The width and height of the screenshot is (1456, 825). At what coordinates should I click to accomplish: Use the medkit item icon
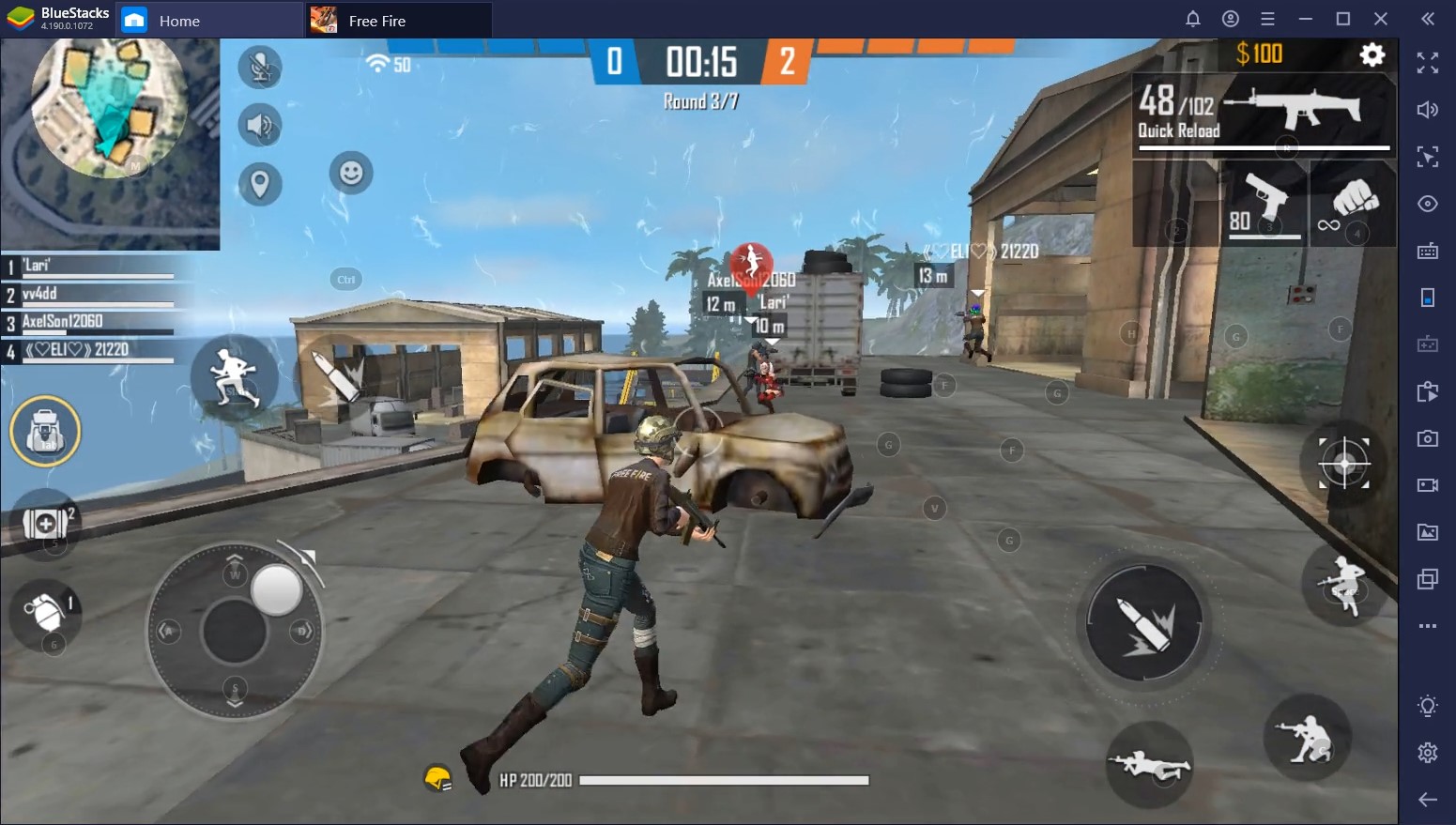coord(43,523)
